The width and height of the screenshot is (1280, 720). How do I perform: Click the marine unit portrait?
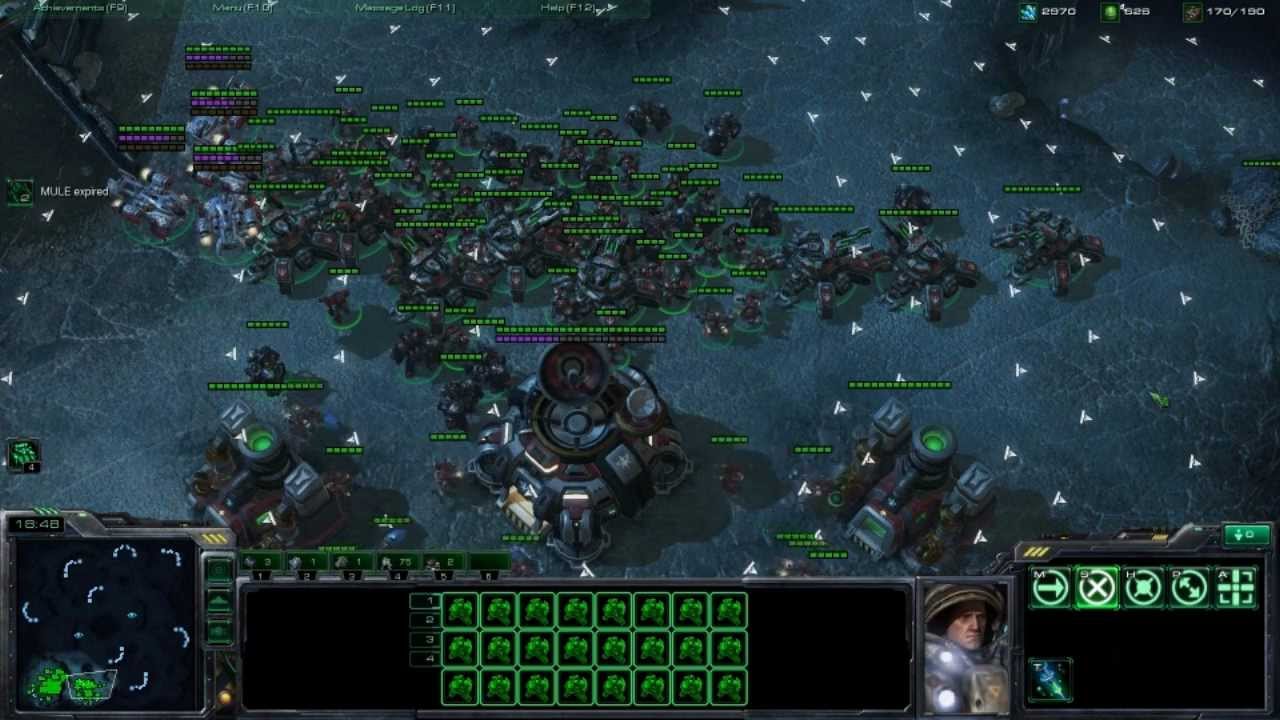pos(964,645)
